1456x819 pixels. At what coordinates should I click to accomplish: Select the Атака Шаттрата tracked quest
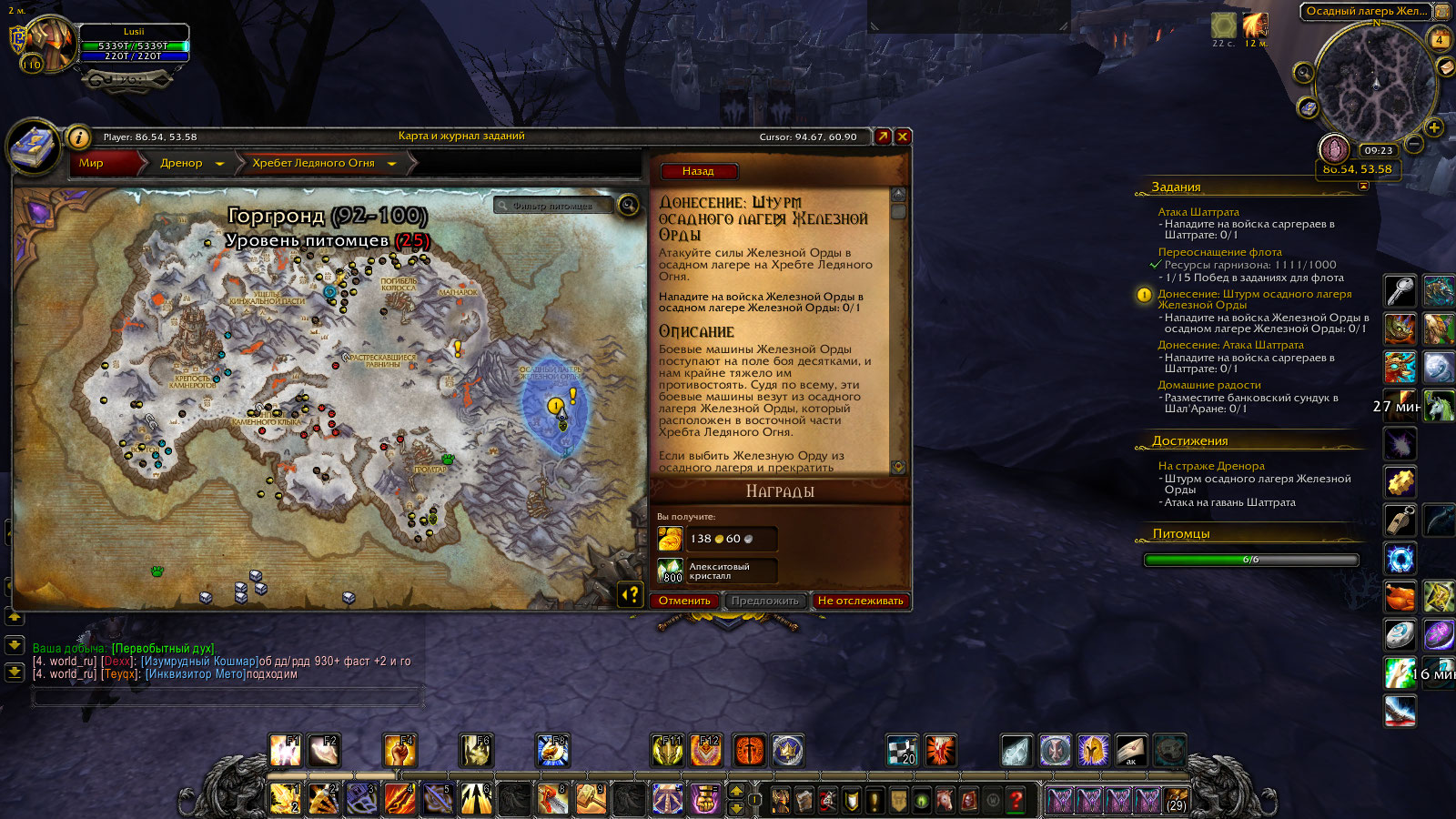(1198, 212)
